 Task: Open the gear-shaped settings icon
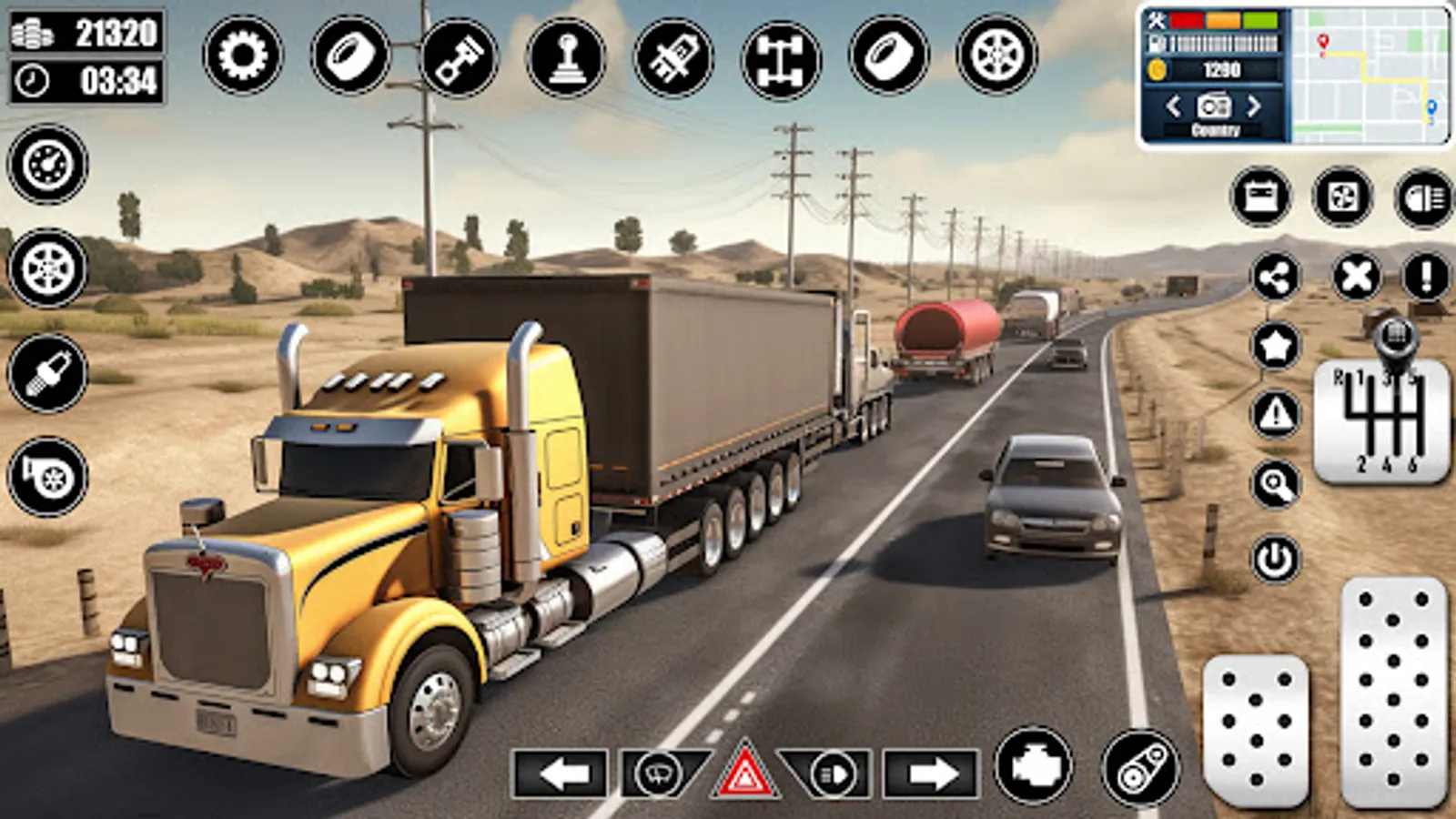coord(243,56)
